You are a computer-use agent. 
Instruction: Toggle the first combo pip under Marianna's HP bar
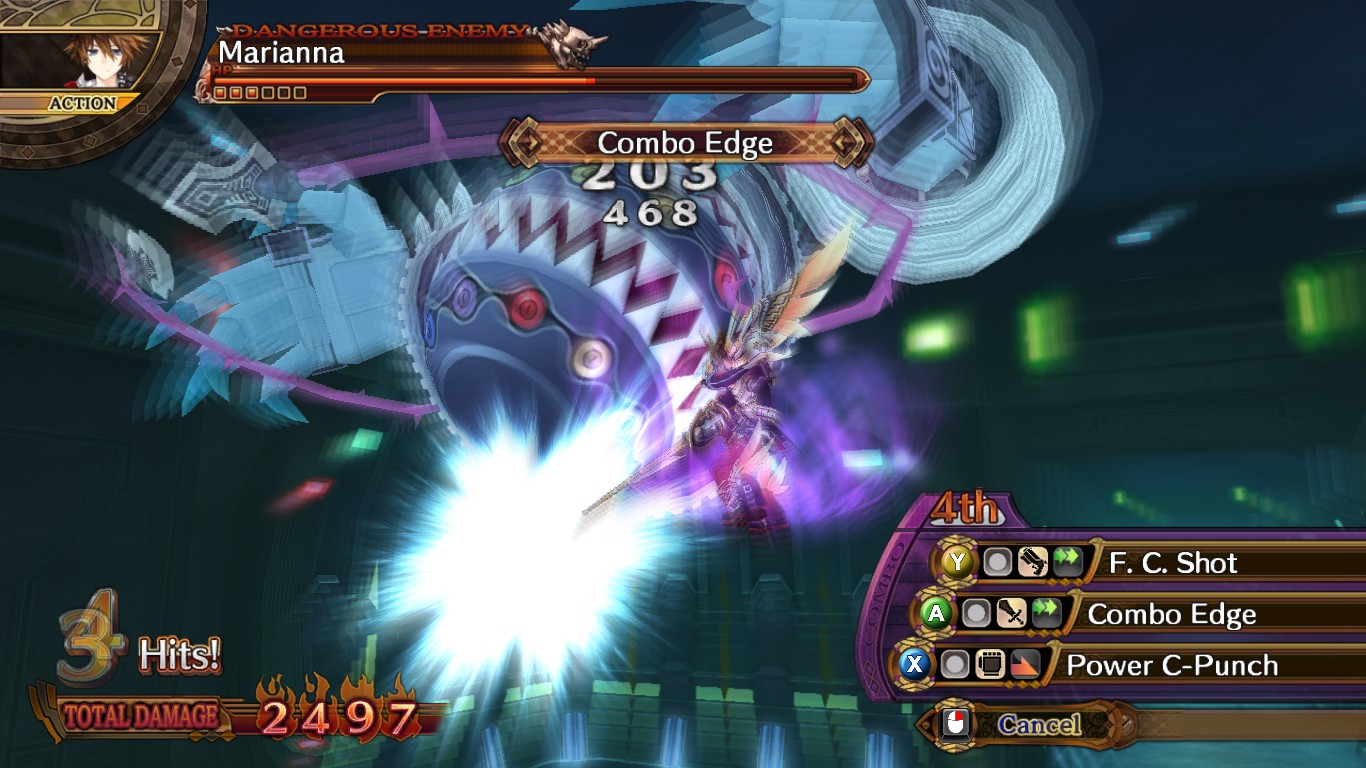coord(222,95)
